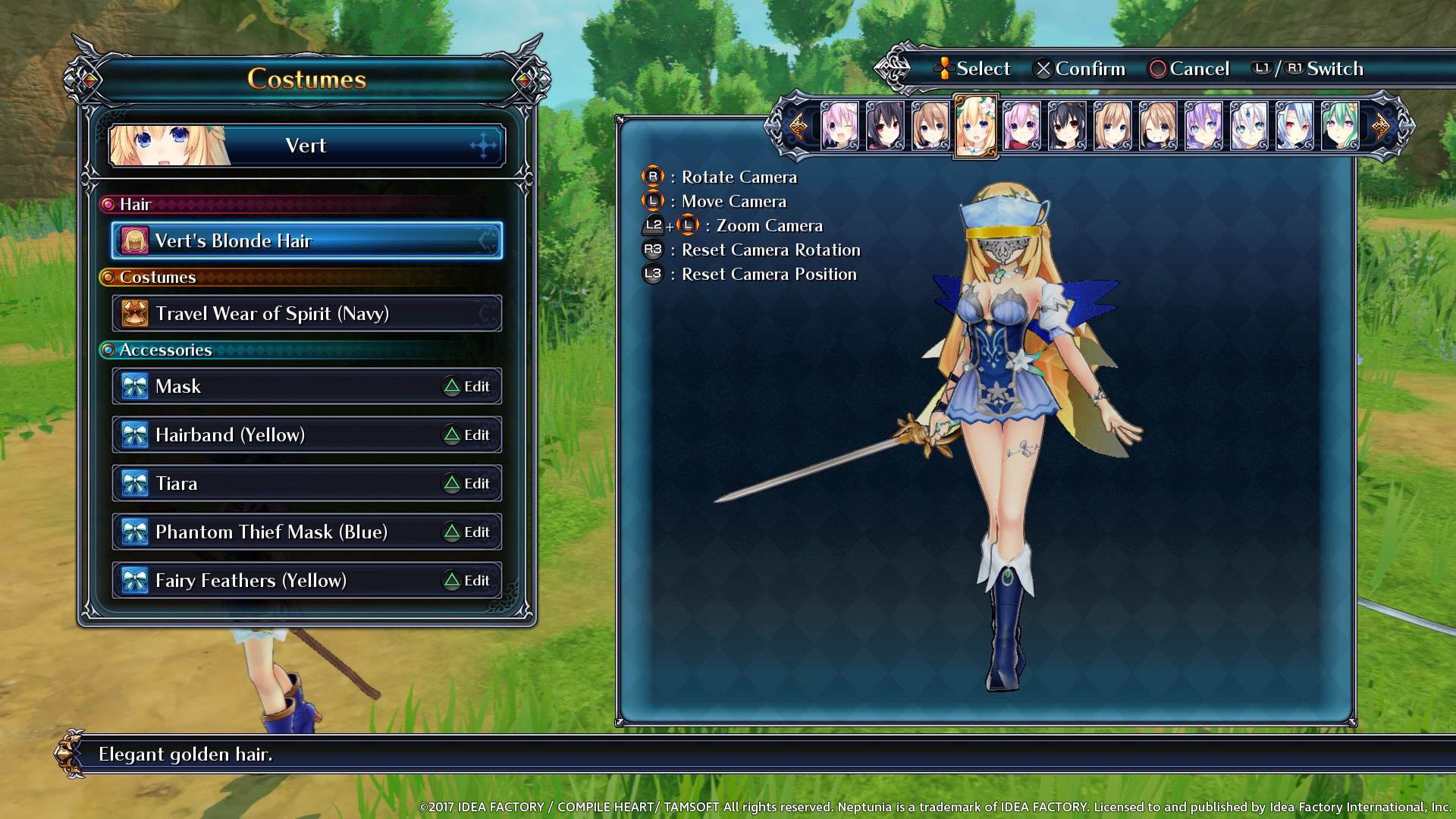Viewport: 1456px width, 819px height.
Task: Click the Vert character name selector
Action: [306, 145]
